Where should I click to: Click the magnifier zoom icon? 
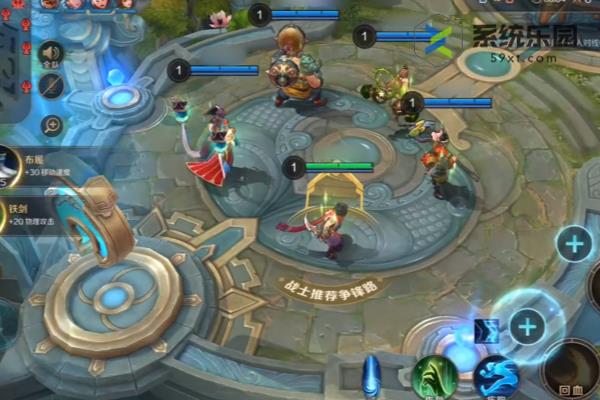point(51,125)
